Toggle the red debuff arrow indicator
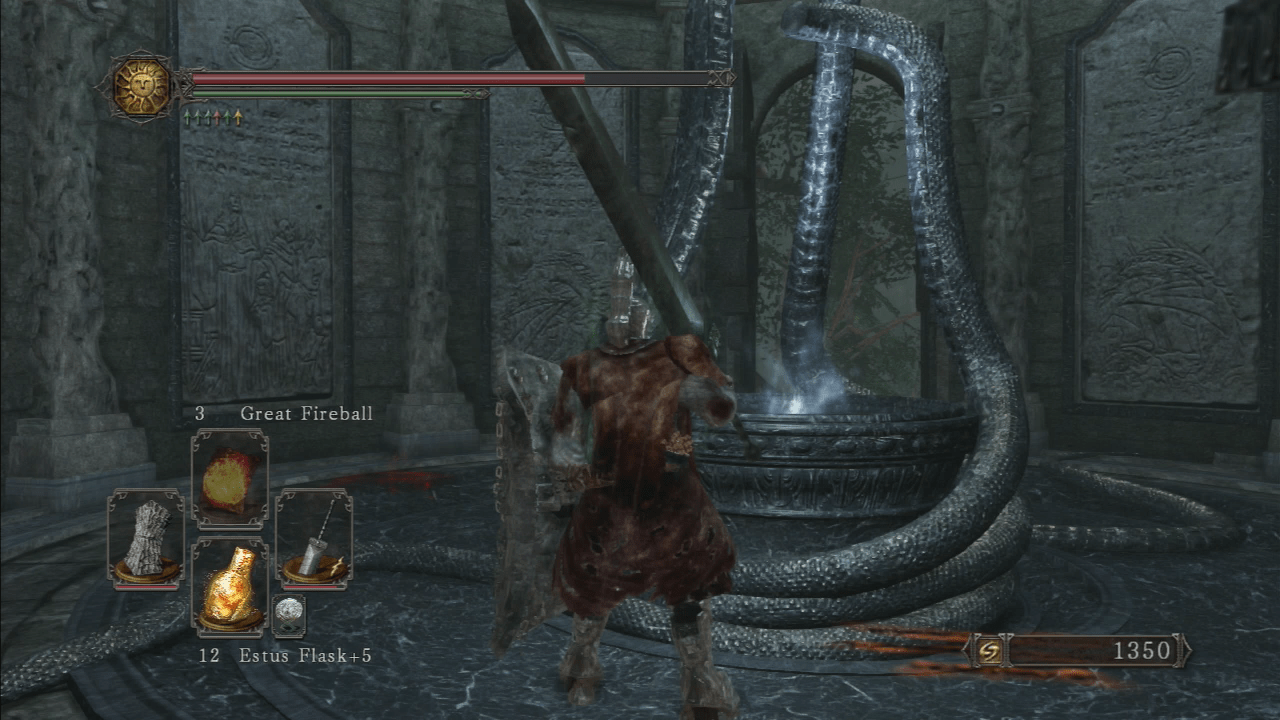This screenshot has width=1280, height=720. (x=217, y=116)
